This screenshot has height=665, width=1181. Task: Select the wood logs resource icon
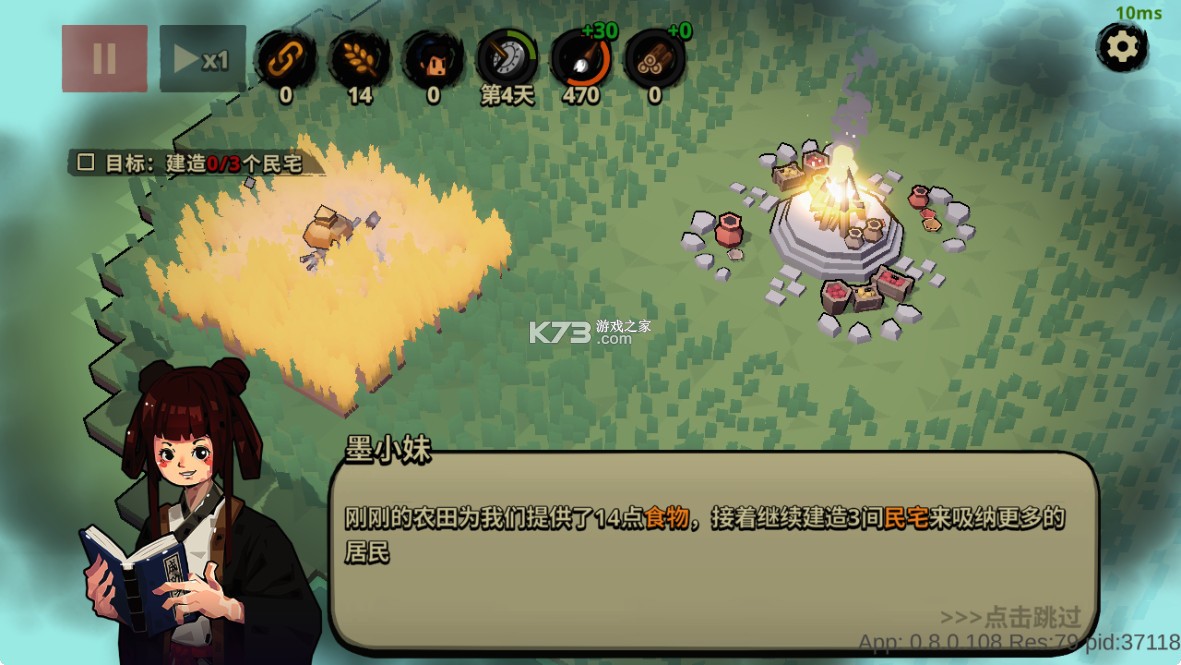pos(655,59)
